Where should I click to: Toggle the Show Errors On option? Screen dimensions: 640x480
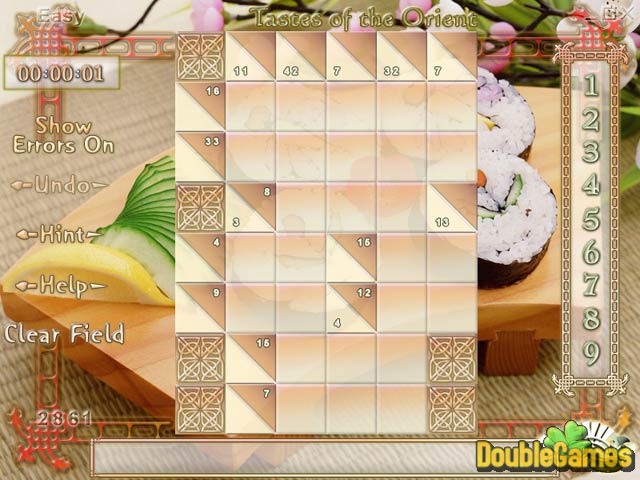click(x=63, y=136)
